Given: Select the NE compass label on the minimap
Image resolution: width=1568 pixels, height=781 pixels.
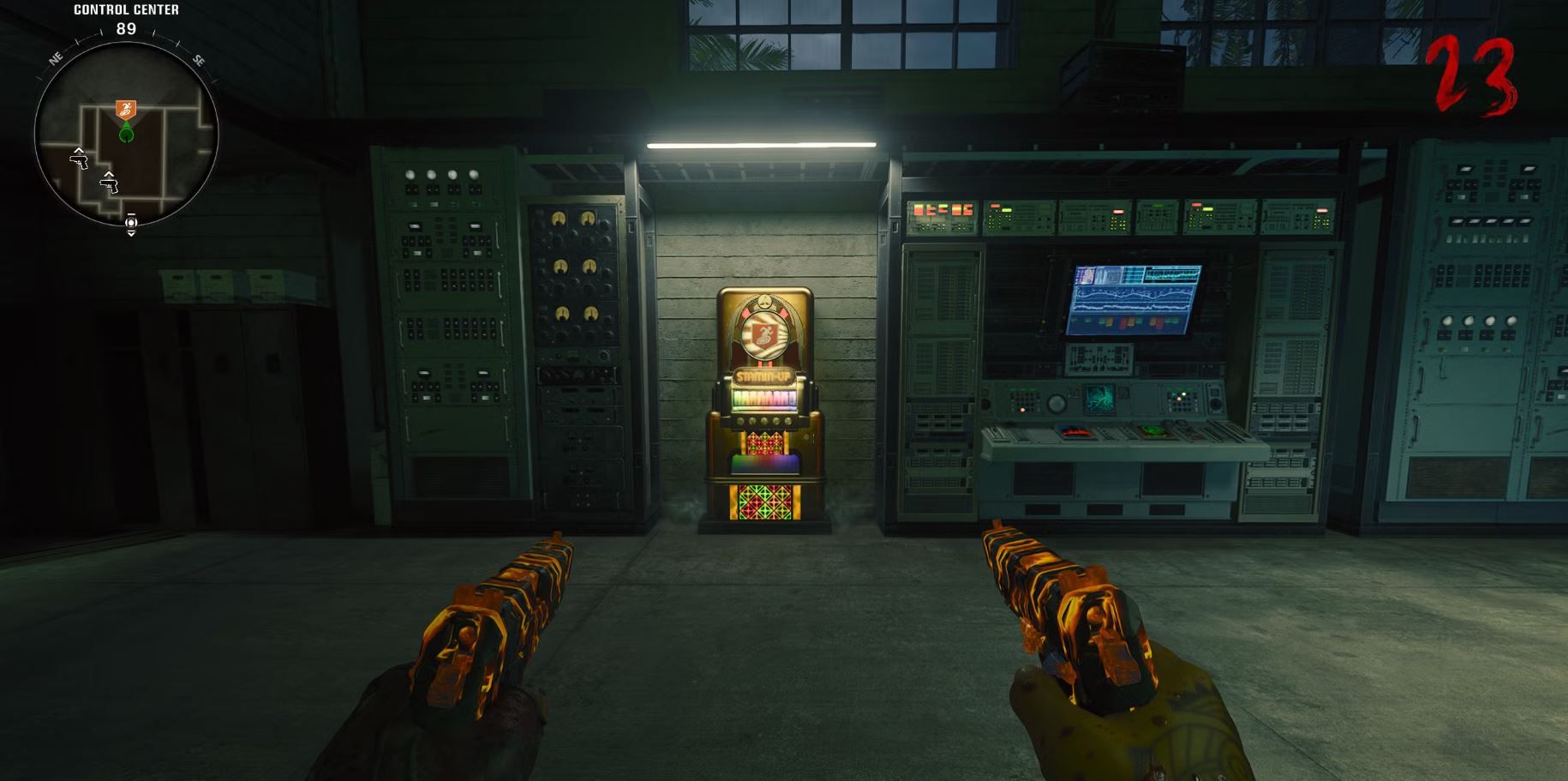Looking at the screenshot, I should point(56,58).
